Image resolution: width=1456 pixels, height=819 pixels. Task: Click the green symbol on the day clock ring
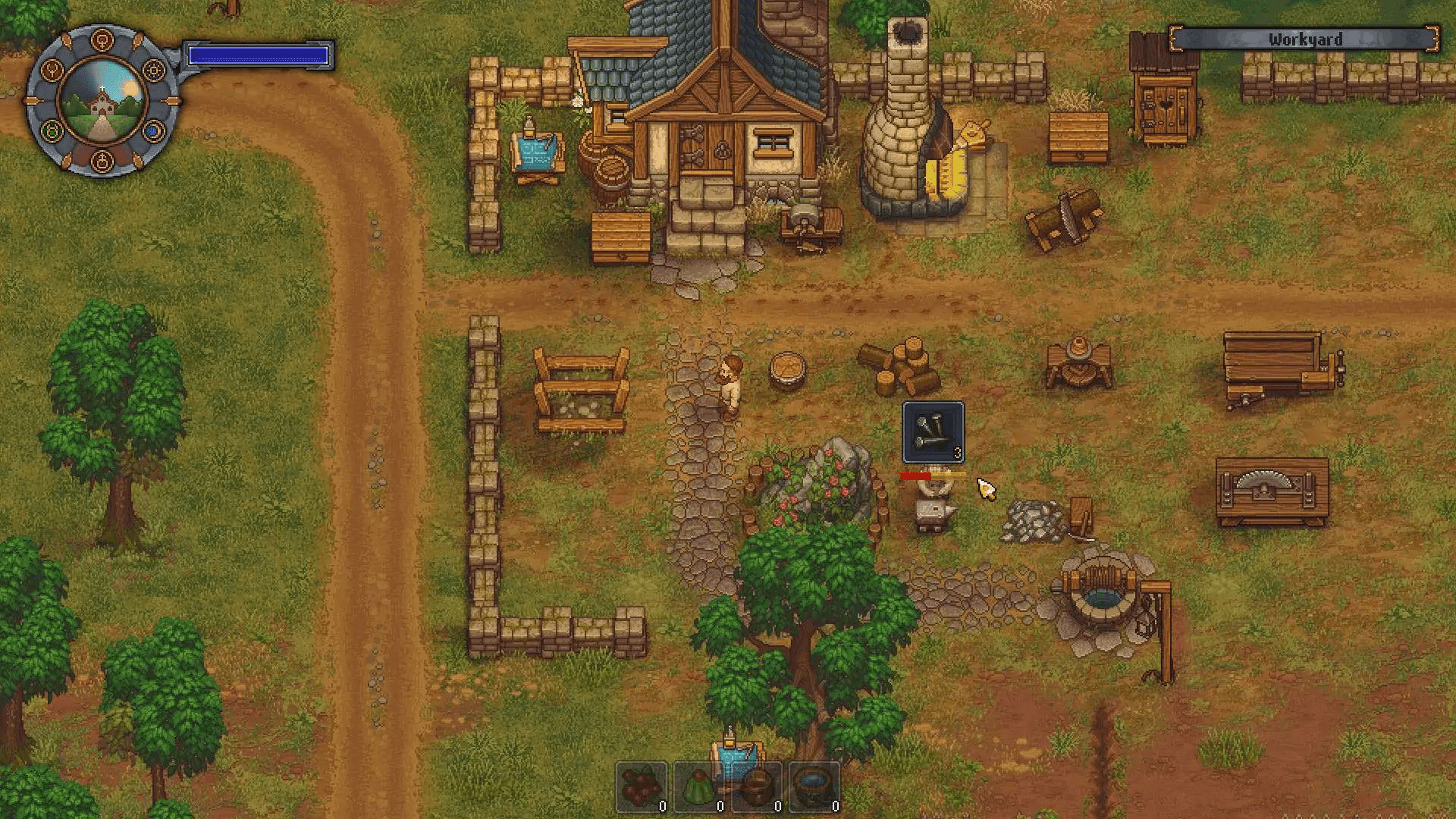point(52,130)
